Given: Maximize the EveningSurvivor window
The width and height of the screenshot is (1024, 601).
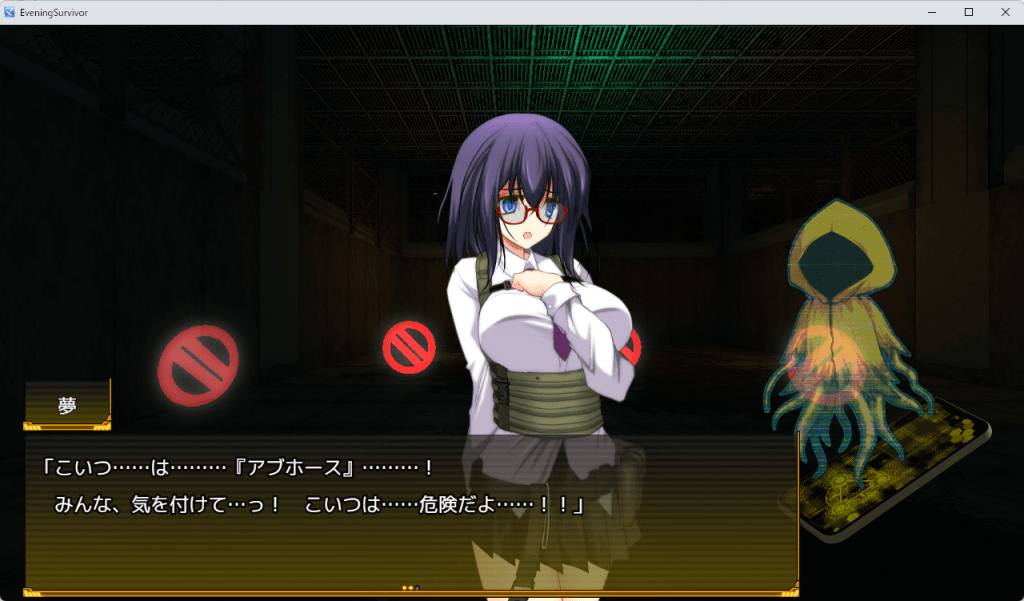Looking at the screenshot, I should (968, 12).
